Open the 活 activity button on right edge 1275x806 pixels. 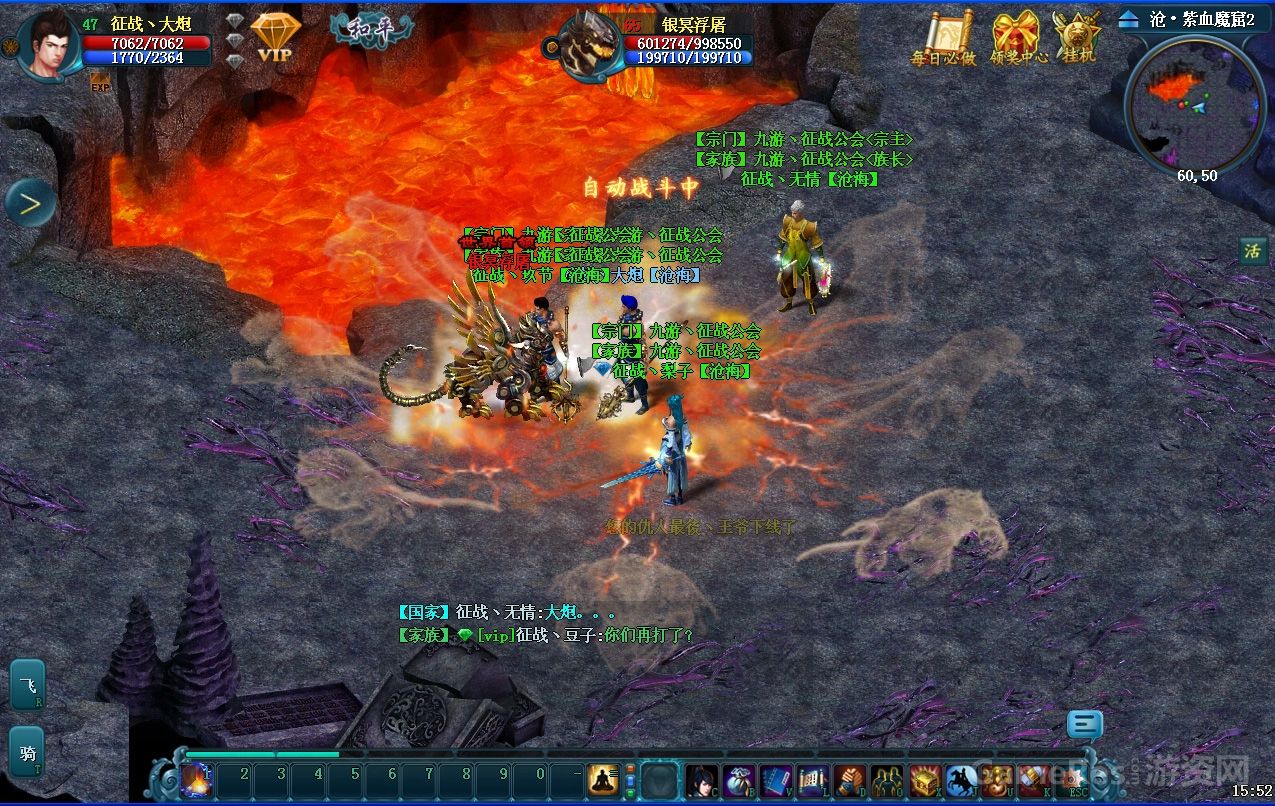point(1253,250)
